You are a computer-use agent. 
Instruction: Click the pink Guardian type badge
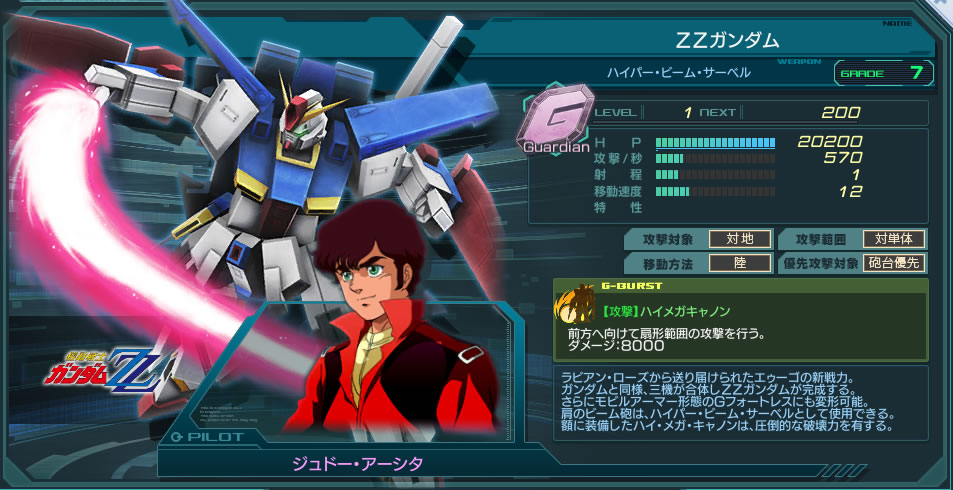coord(556,121)
